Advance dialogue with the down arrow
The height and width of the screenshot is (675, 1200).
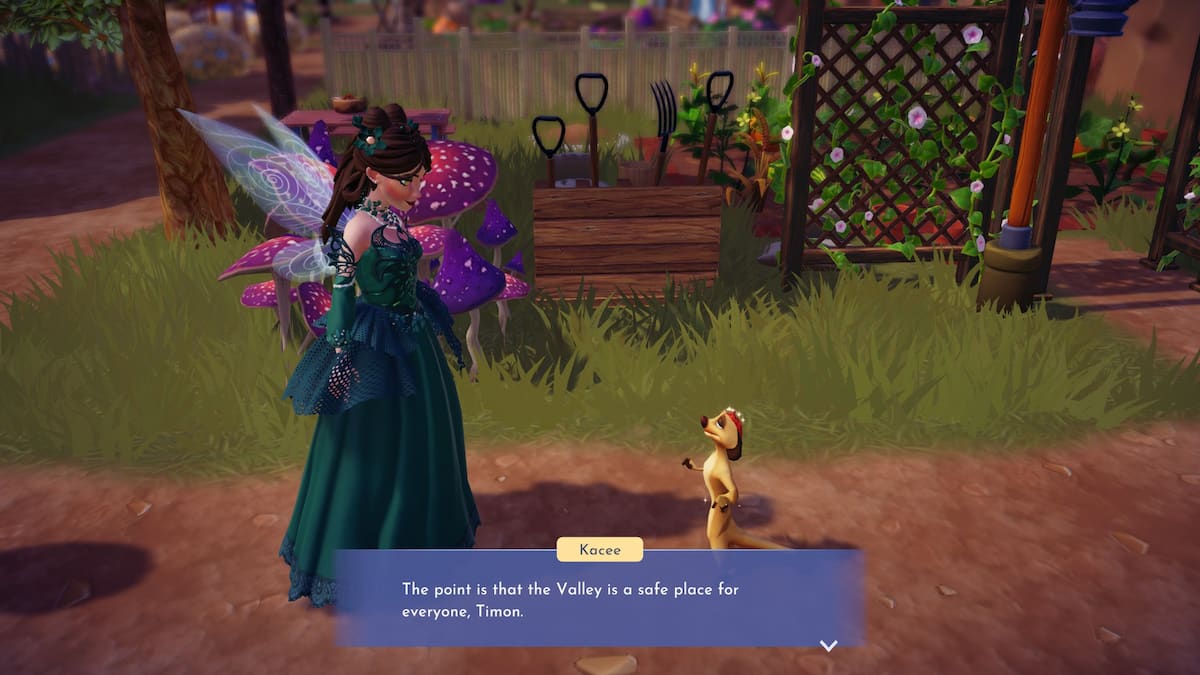pyautogui.click(x=828, y=645)
